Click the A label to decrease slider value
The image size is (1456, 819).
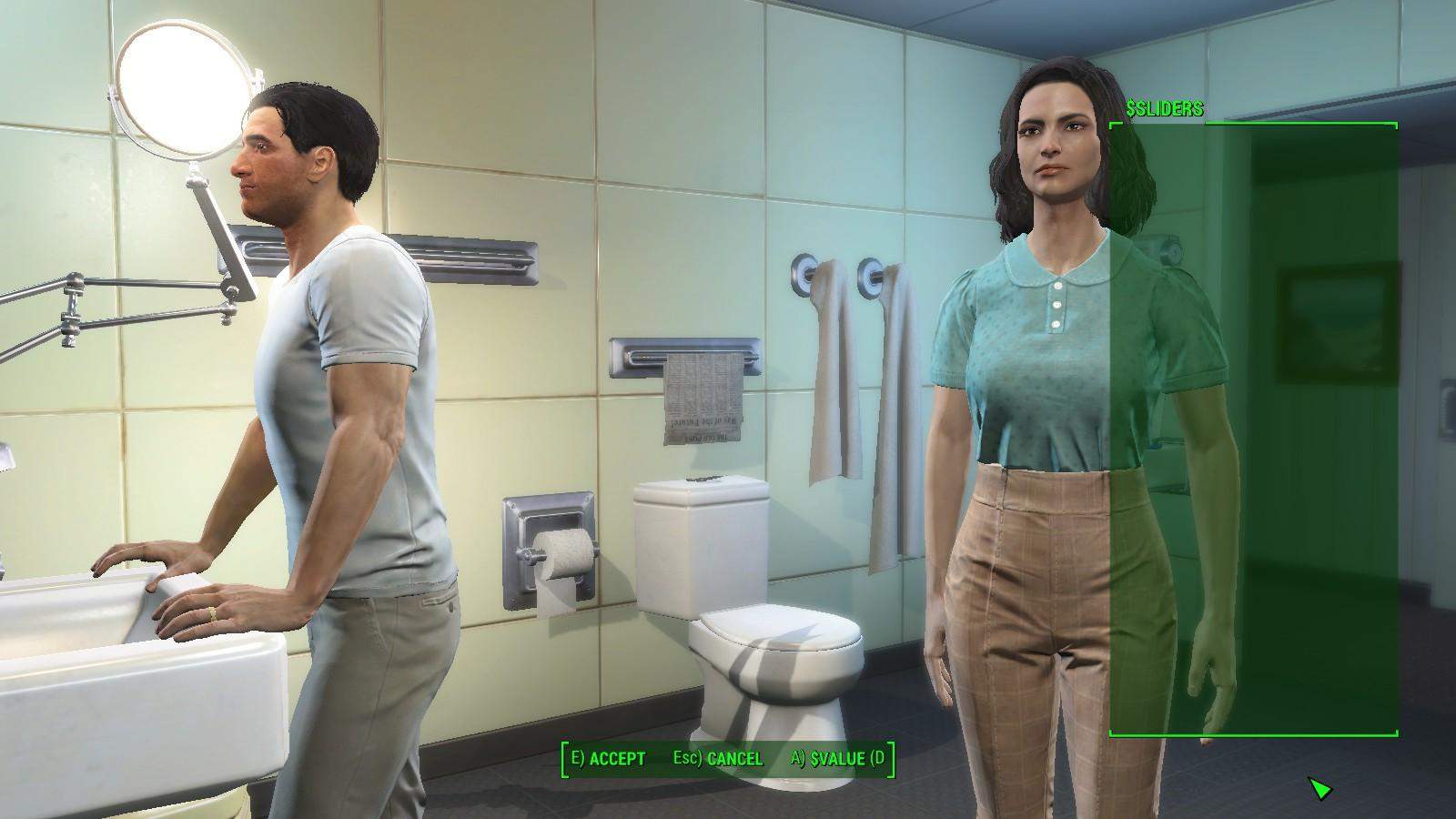click(799, 756)
